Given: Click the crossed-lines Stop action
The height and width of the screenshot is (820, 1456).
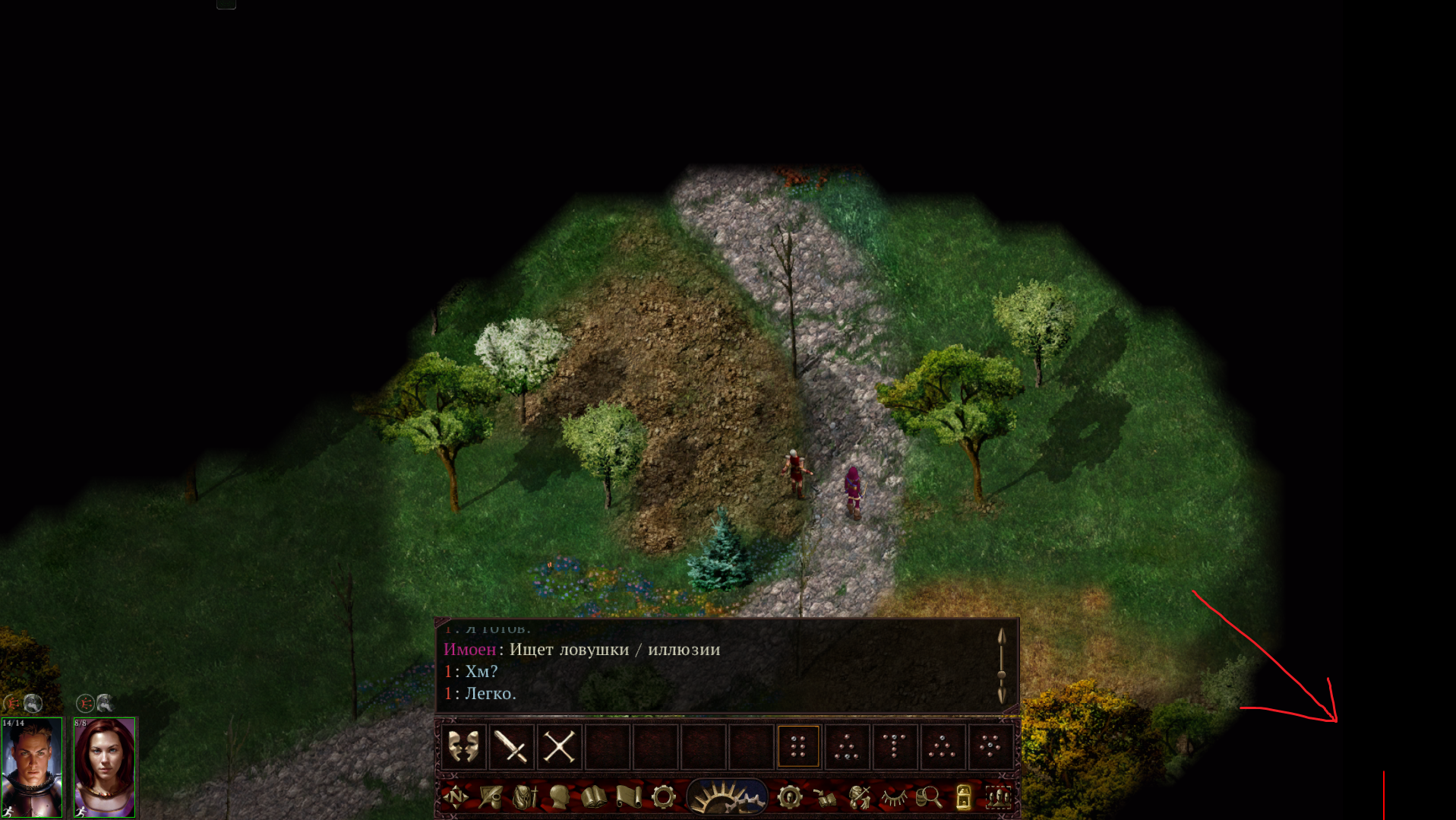Looking at the screenshot, I should click(x=559, y=746).
